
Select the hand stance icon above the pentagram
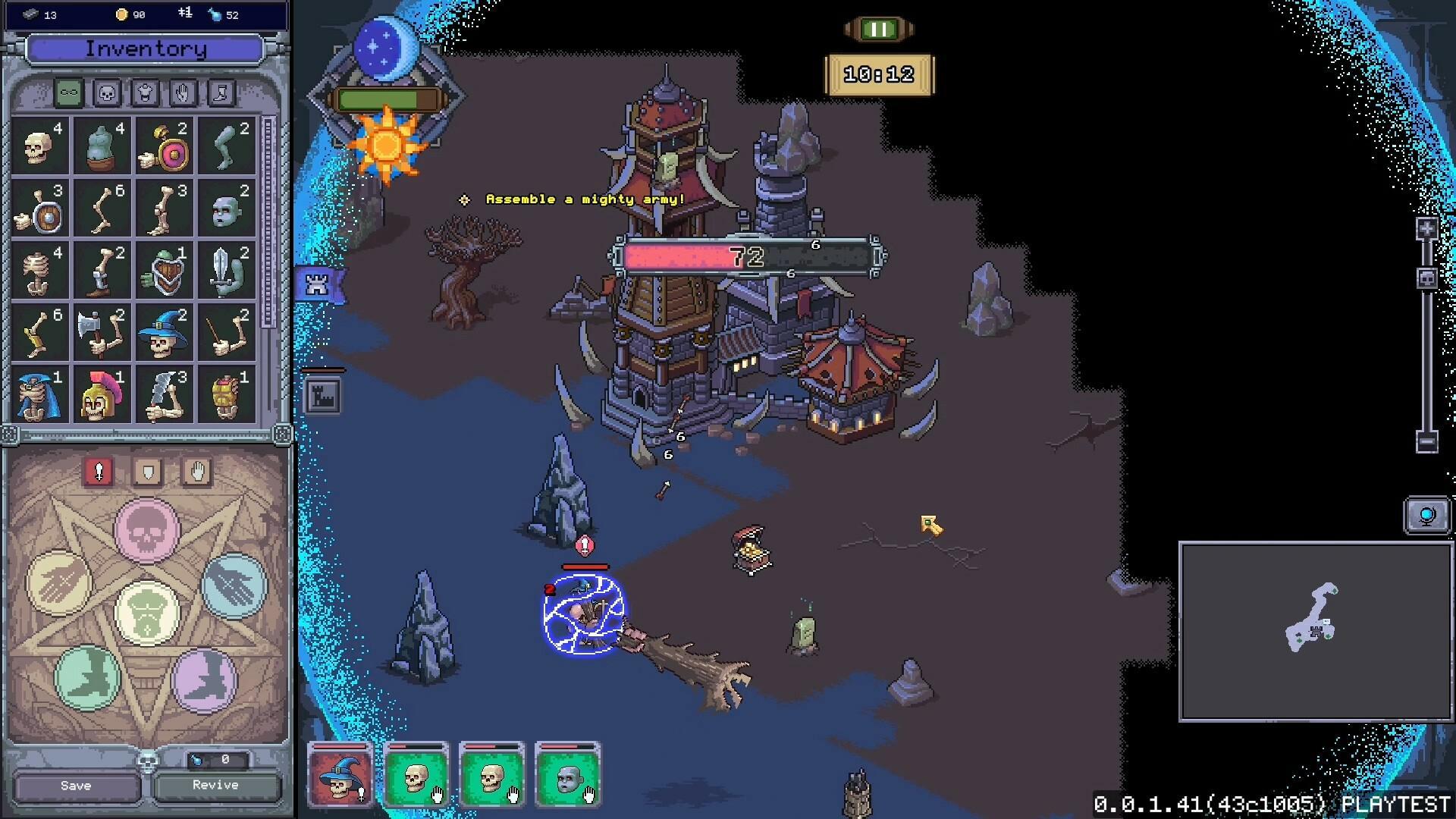(x=196, y=472)
